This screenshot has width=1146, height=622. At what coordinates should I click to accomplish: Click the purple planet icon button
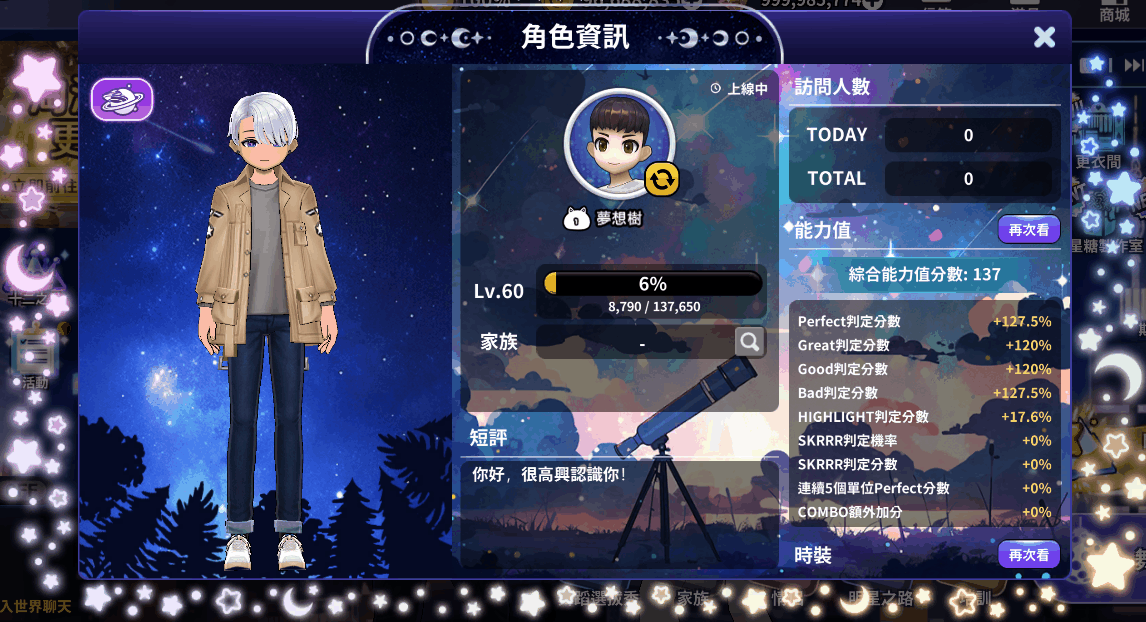(122, 100)
